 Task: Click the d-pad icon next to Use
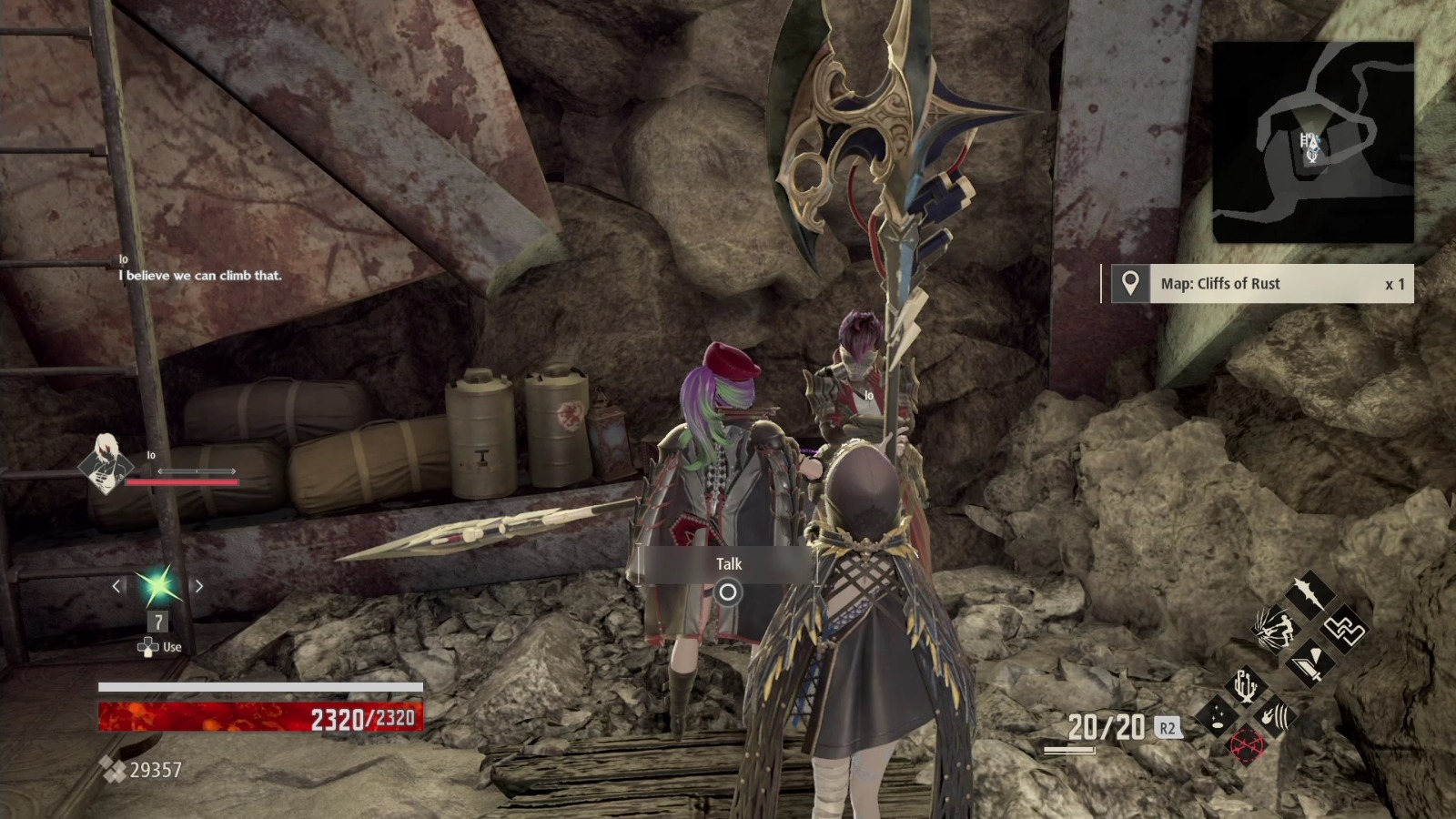(147, 646)
